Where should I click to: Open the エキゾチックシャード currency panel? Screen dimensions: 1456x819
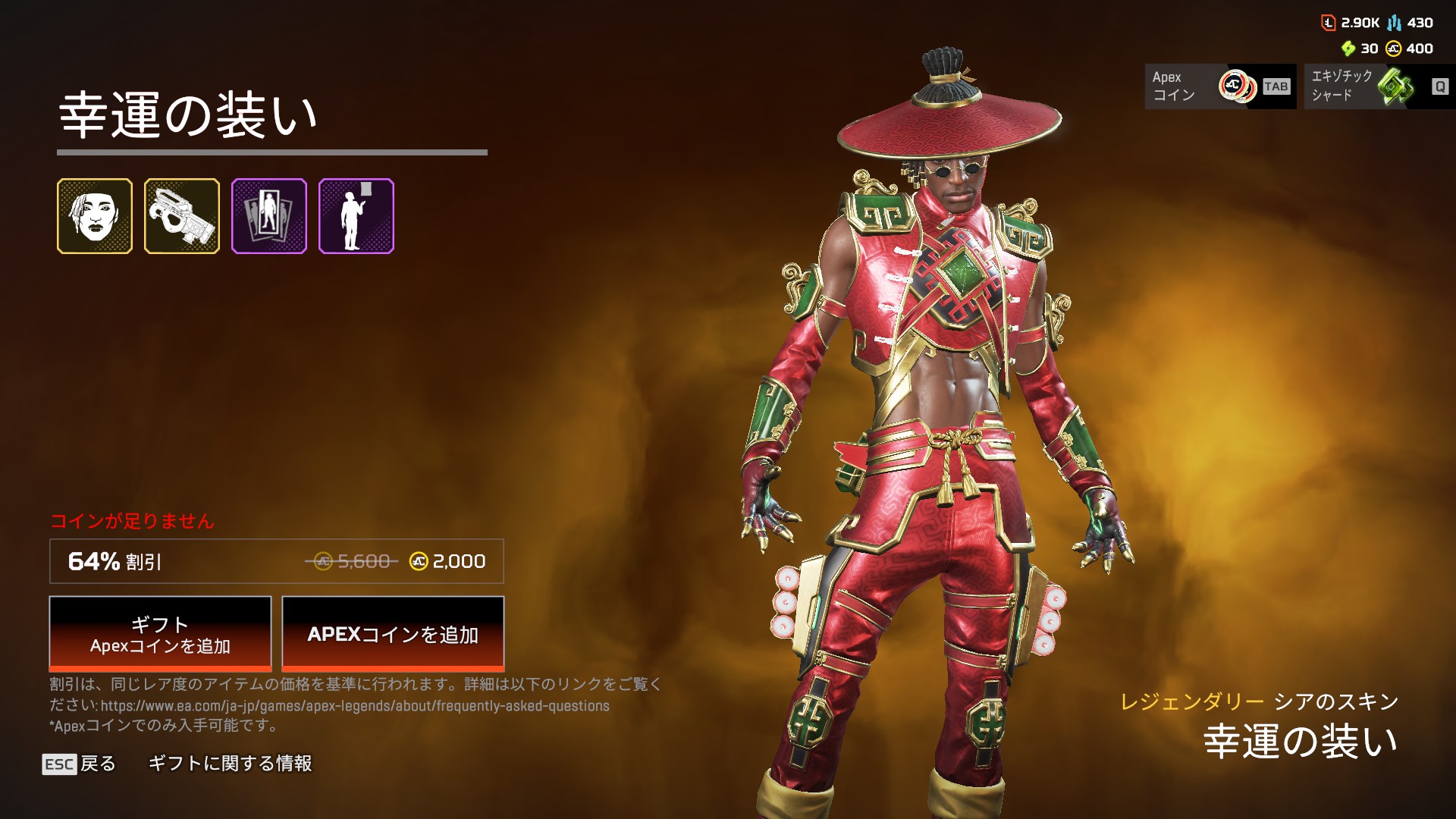coord(1379,86)
